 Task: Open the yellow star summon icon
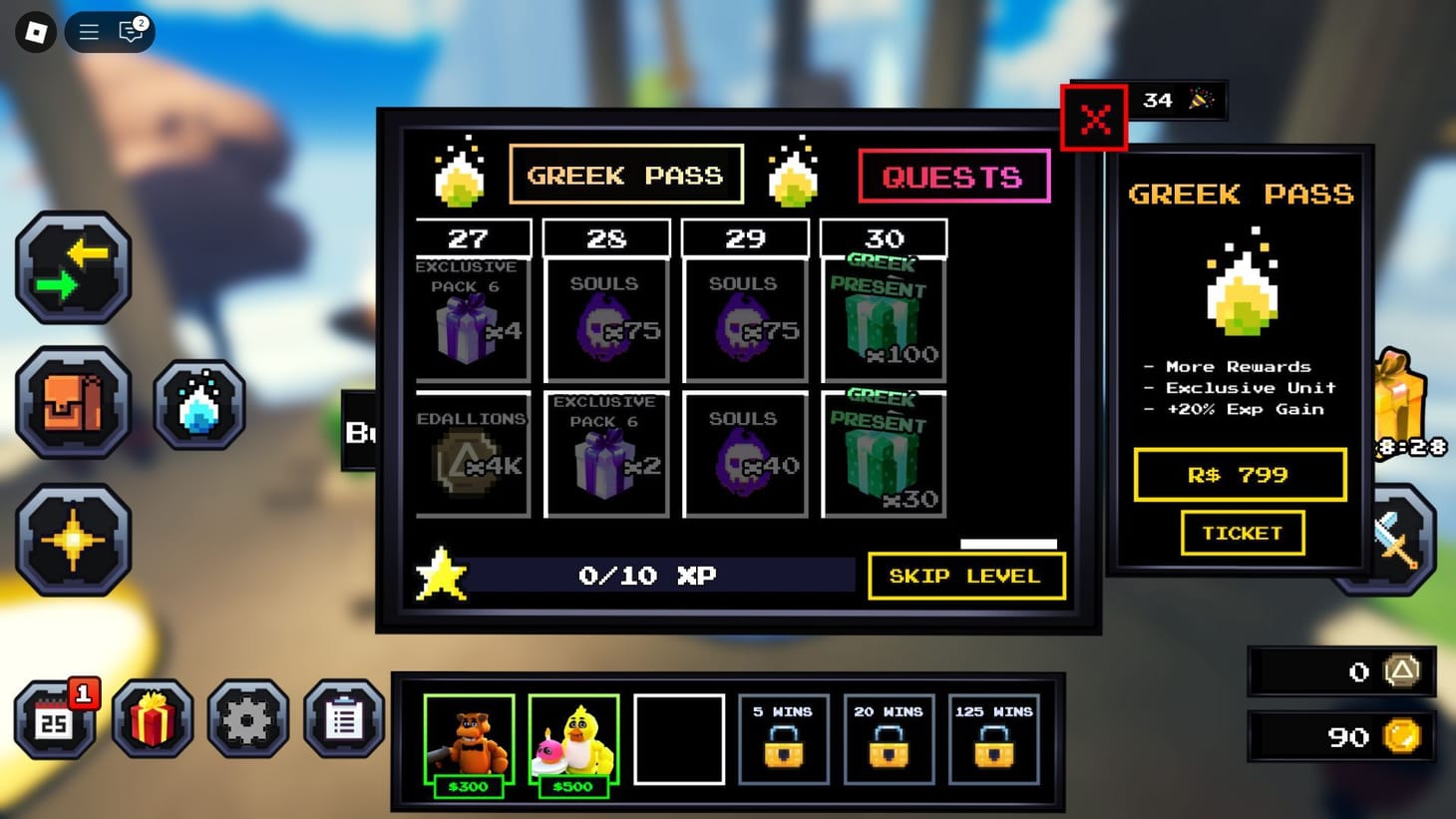[x=73, y=539]
